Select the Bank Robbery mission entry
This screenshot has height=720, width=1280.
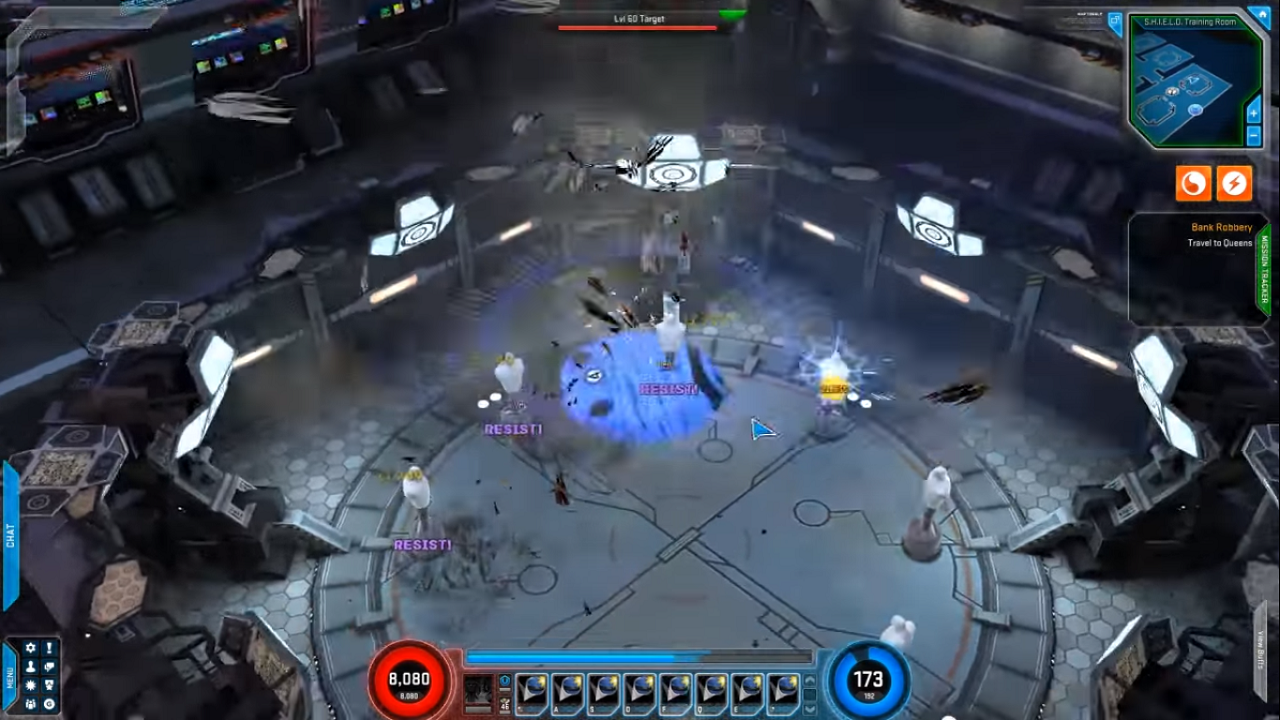1221,228
